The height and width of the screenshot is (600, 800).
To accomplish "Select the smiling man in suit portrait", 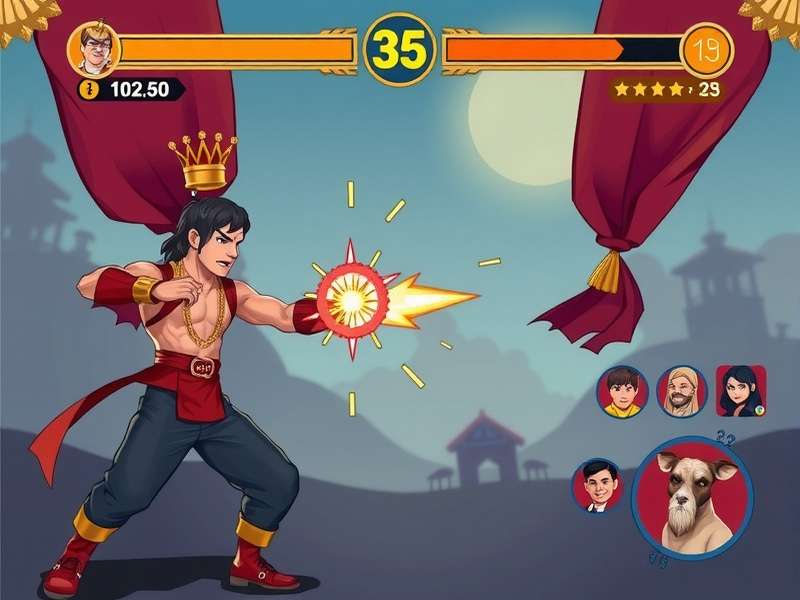I will 597,485.
